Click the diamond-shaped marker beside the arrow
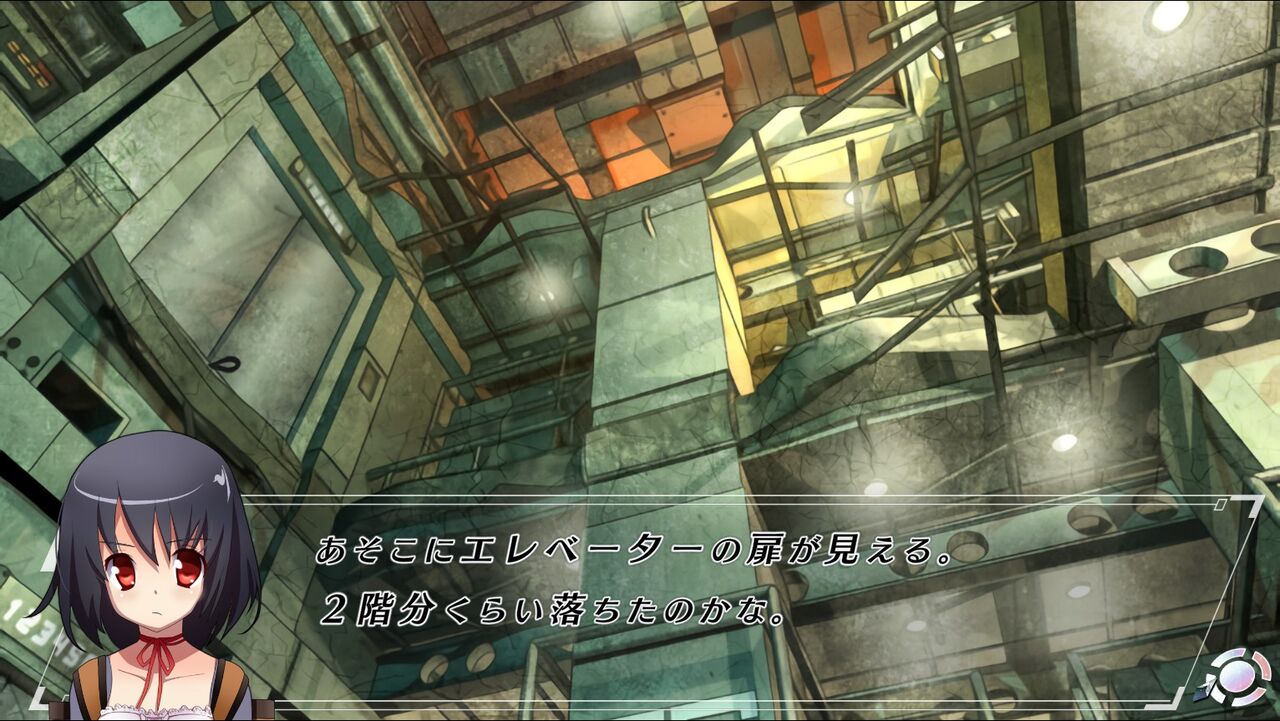The image size is (1280, 721). tap(1201, 692)
